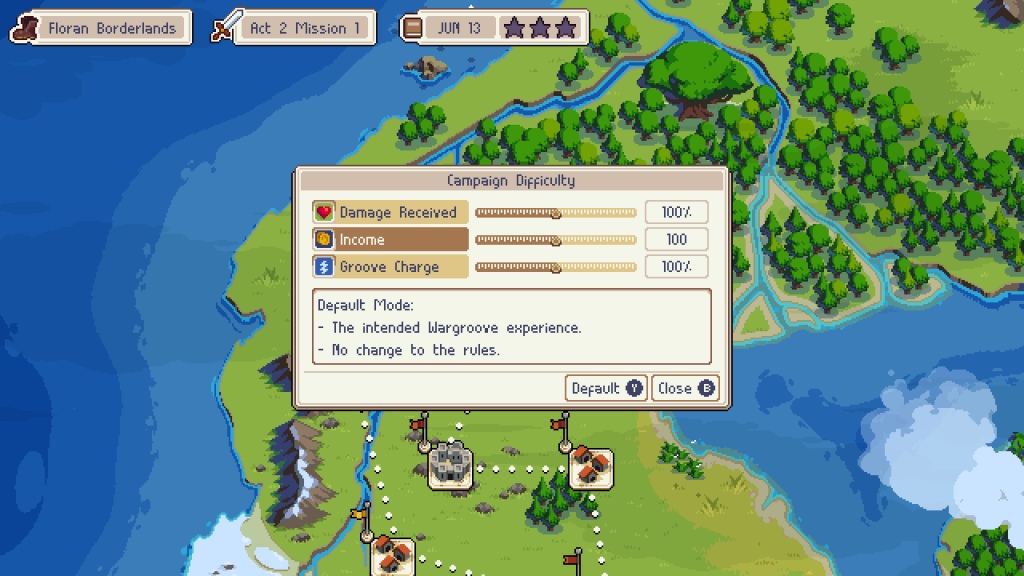Open the Act 2 Mission 1 panel

pos(305,28)
